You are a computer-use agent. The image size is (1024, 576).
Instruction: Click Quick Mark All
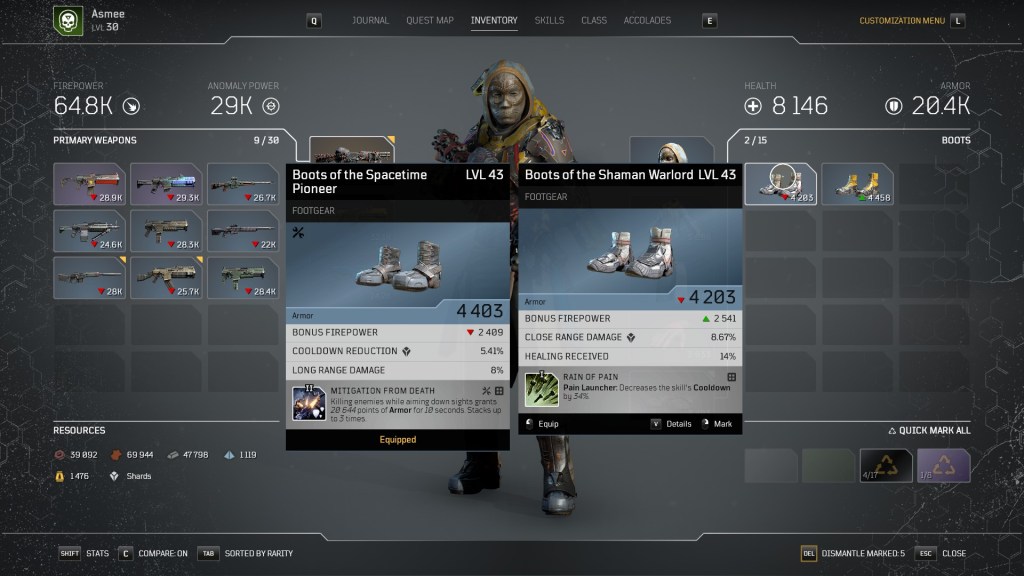pos(929,431)
